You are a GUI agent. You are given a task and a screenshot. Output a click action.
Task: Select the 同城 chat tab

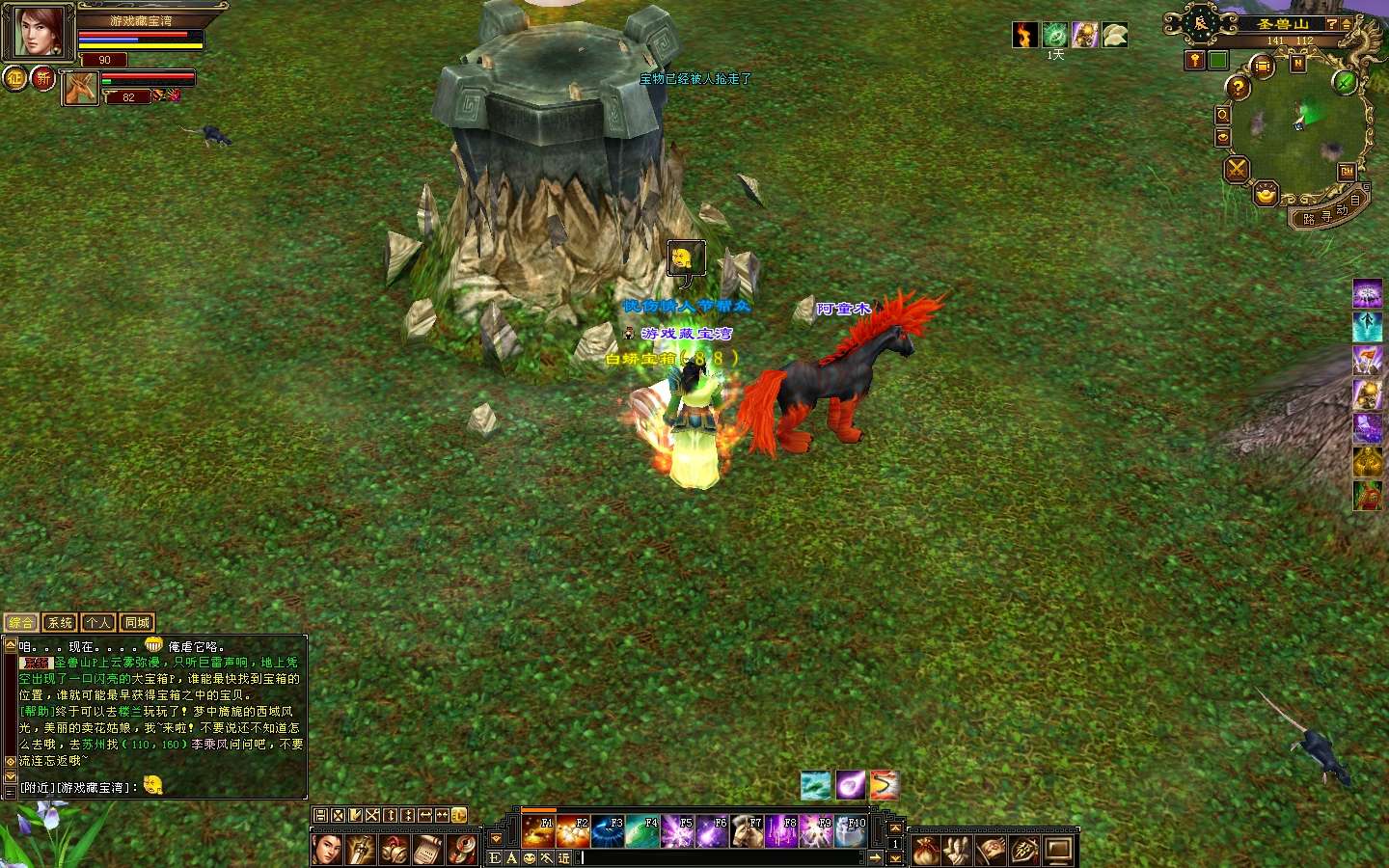click(137, 623)
